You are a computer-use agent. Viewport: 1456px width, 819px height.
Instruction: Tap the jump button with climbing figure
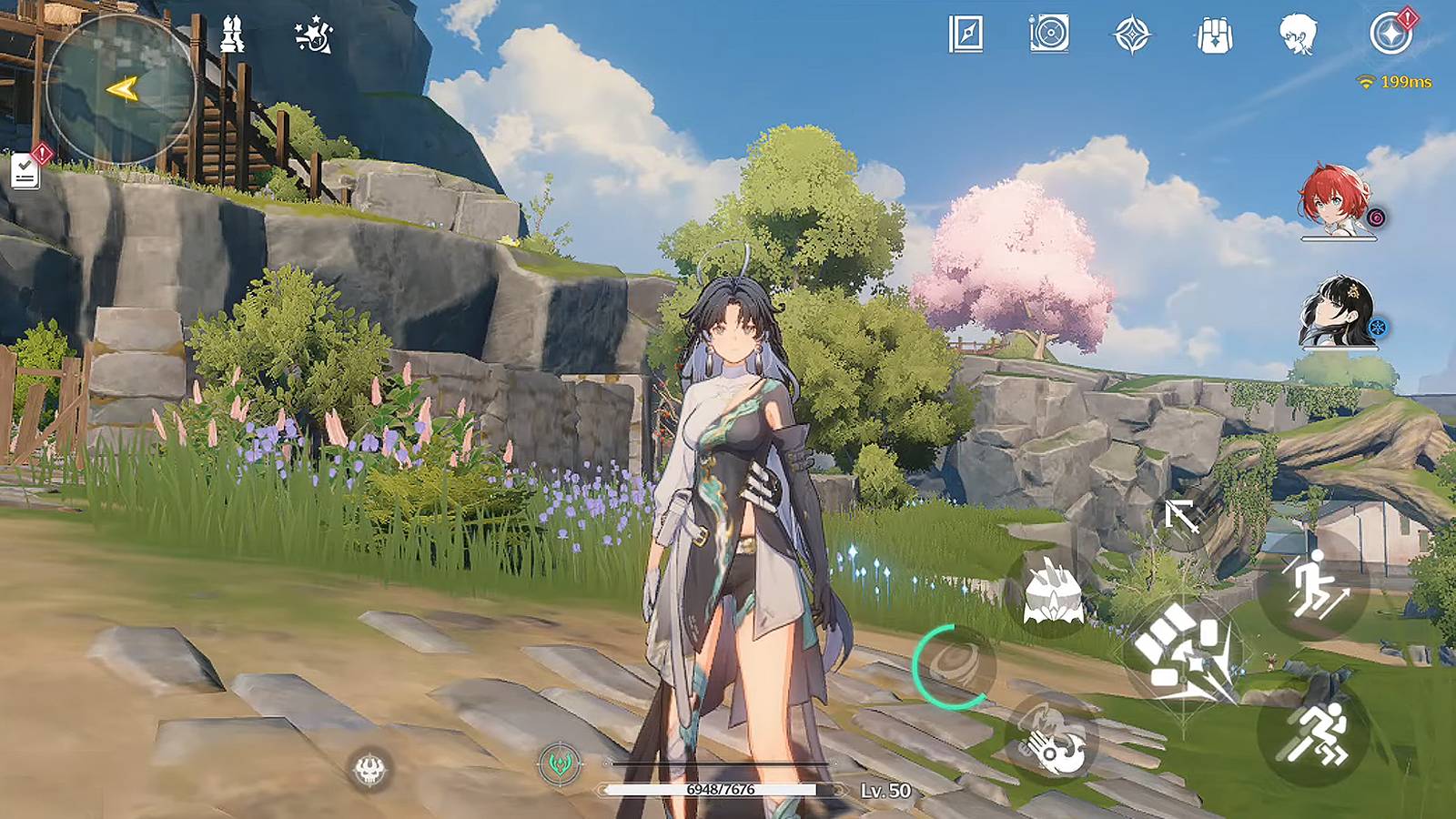coord(1314,583)
